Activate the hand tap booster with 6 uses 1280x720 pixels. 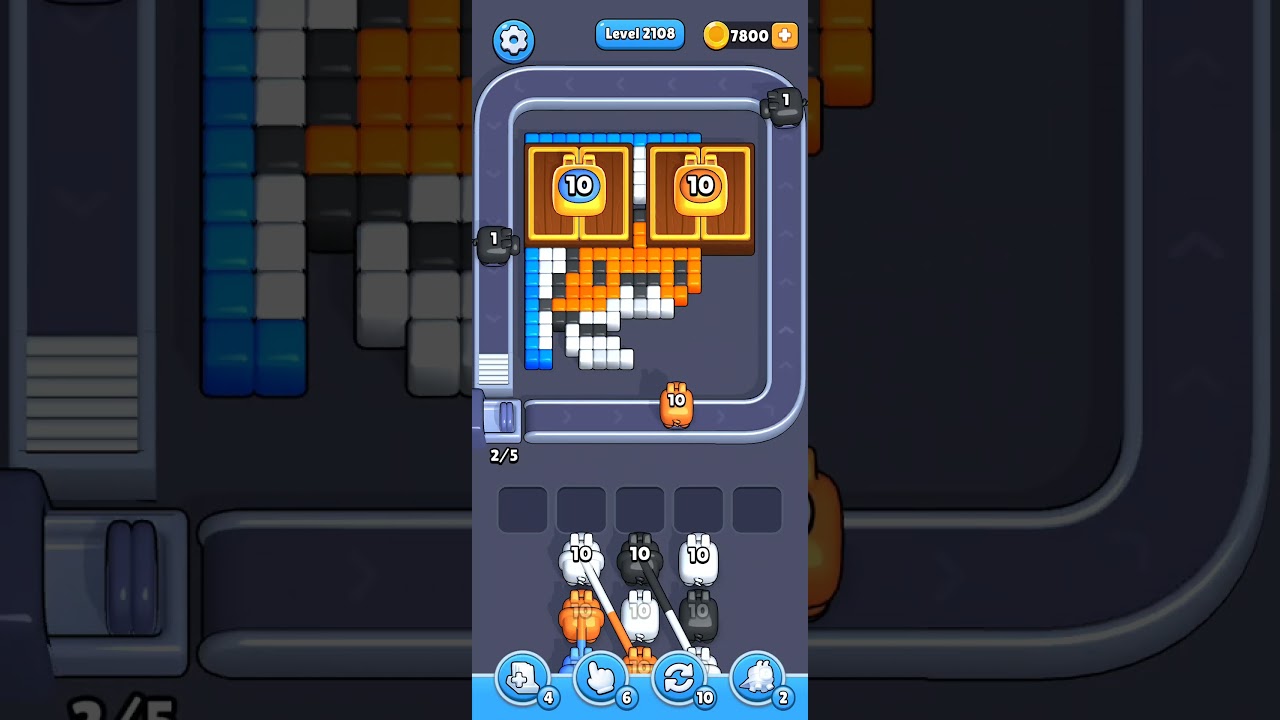pos(599,677)
